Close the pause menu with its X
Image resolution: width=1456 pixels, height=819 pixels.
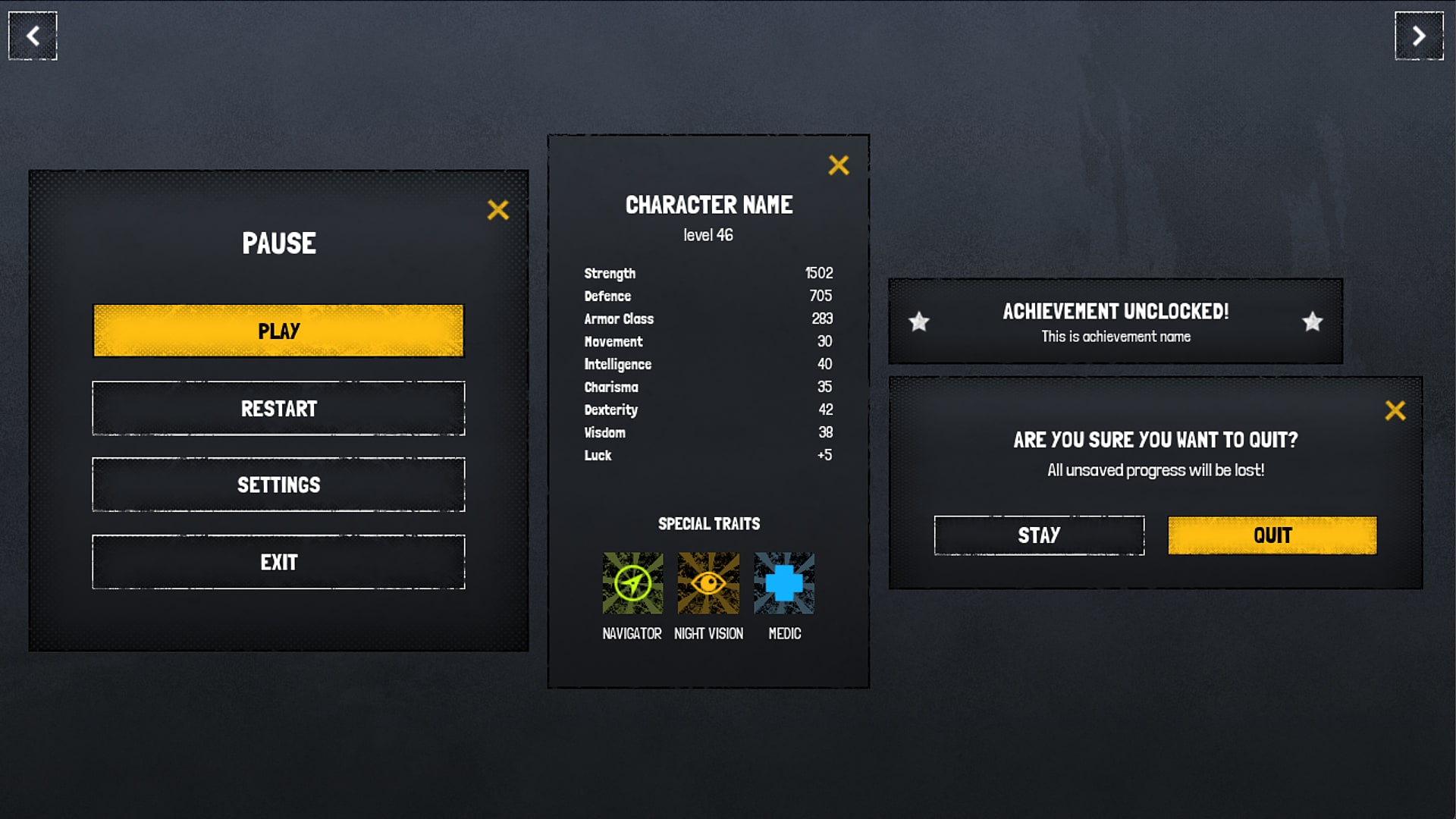(x=498, y=210)
